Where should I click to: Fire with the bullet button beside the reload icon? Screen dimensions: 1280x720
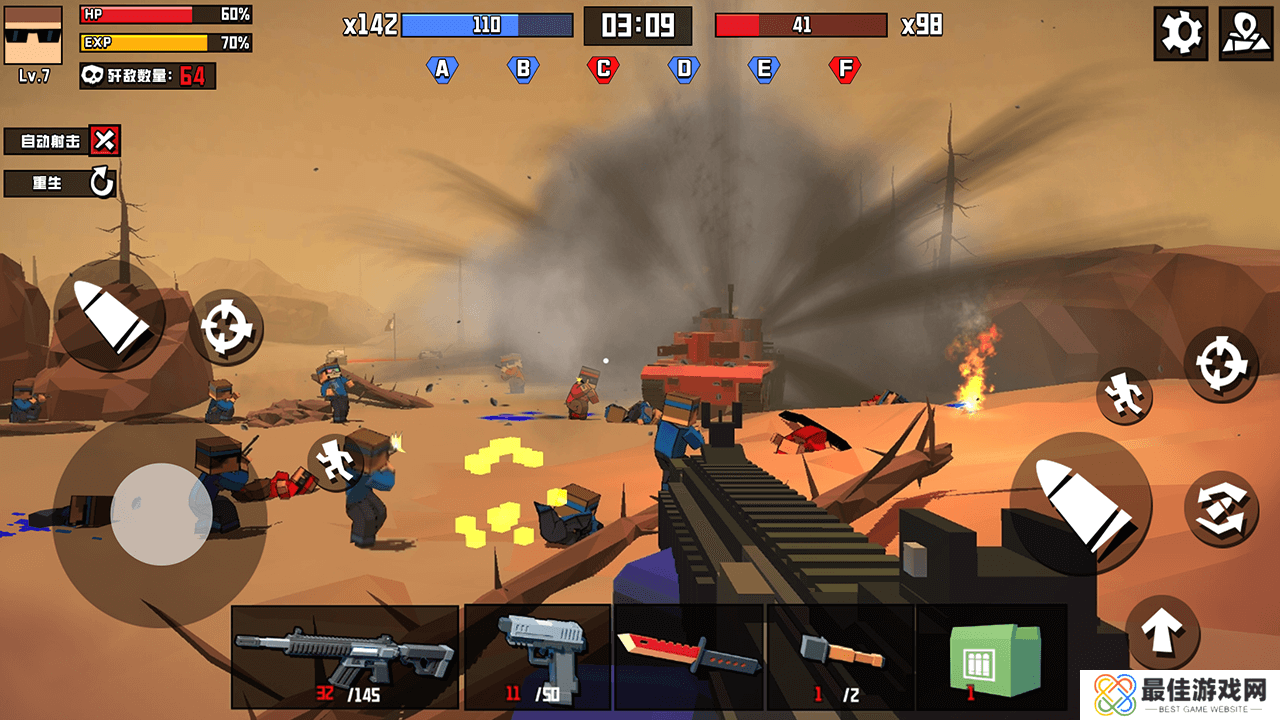(1080, 505)
